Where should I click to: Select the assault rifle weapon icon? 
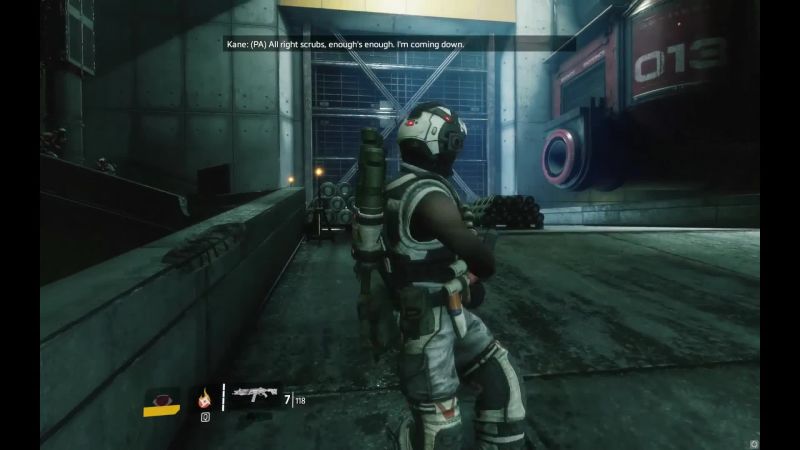click(x=254, y=397)
